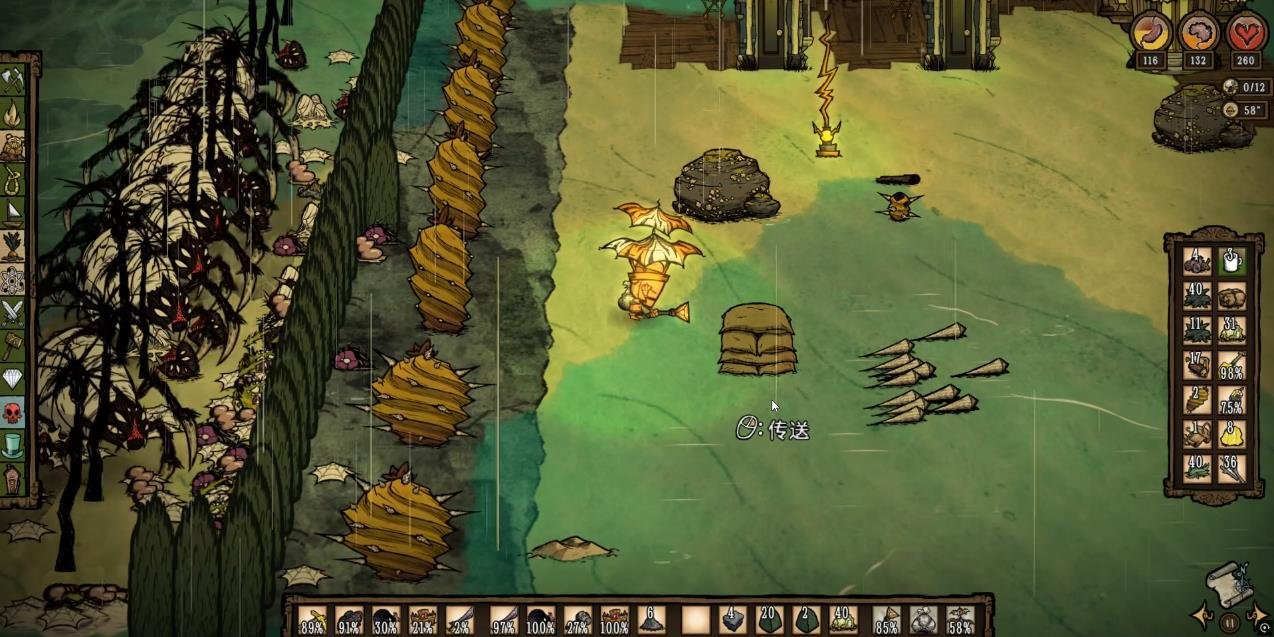Select the backpack slot showing 36 sticks

(1232, 468)
